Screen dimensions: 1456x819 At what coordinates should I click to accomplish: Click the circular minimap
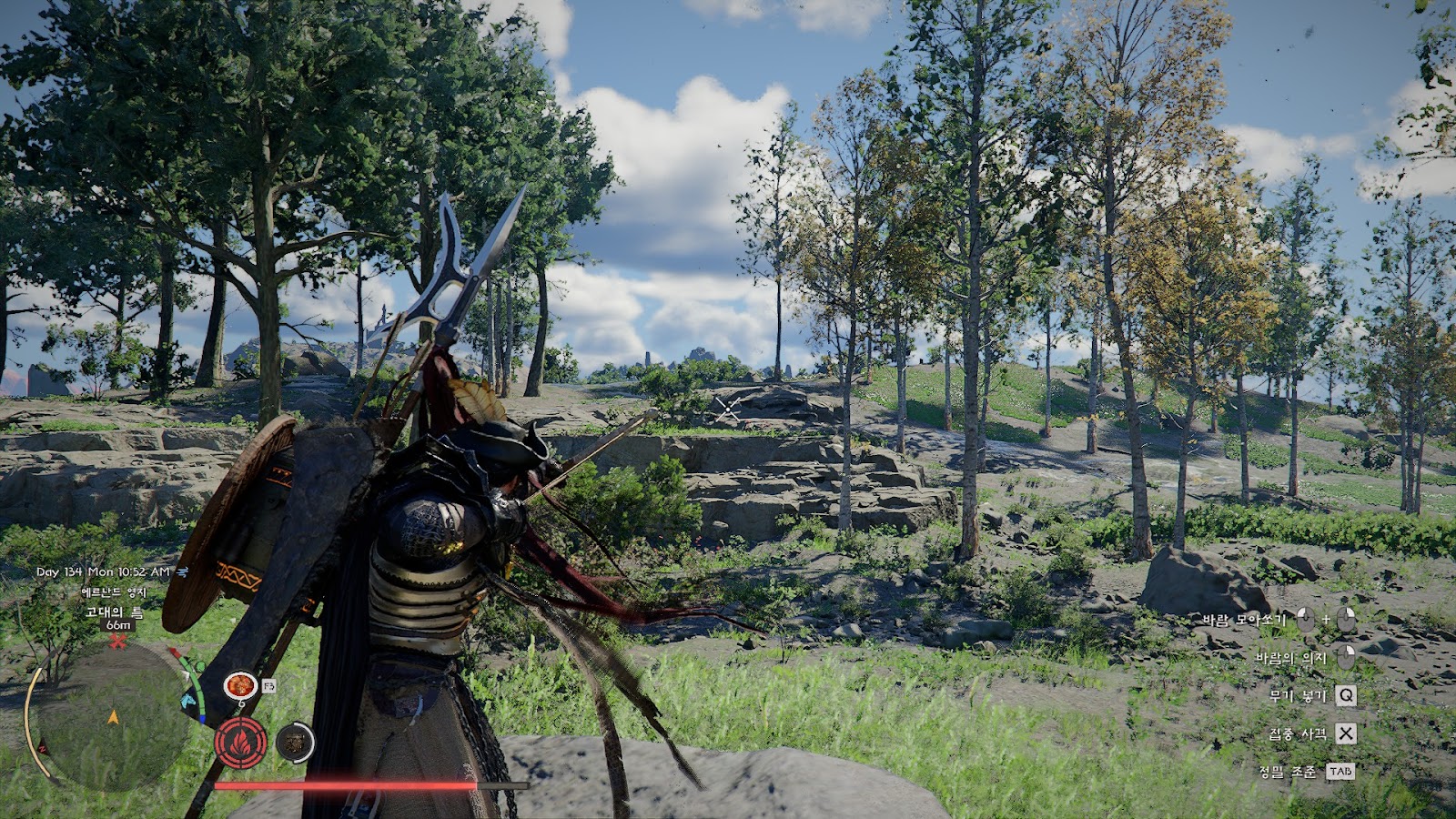pos(111,716)
